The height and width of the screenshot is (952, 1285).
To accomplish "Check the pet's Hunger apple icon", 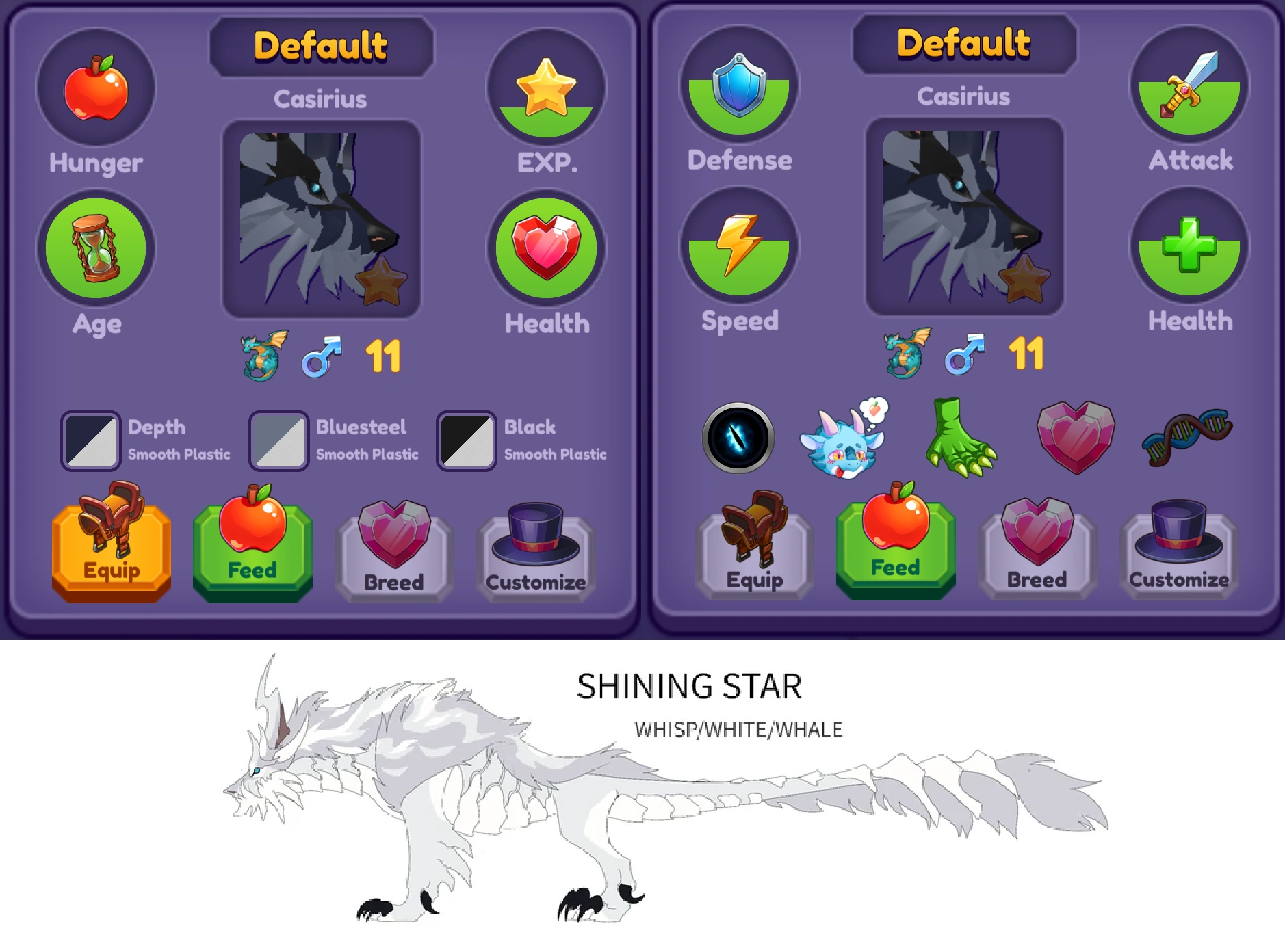I will coord(96,88).
